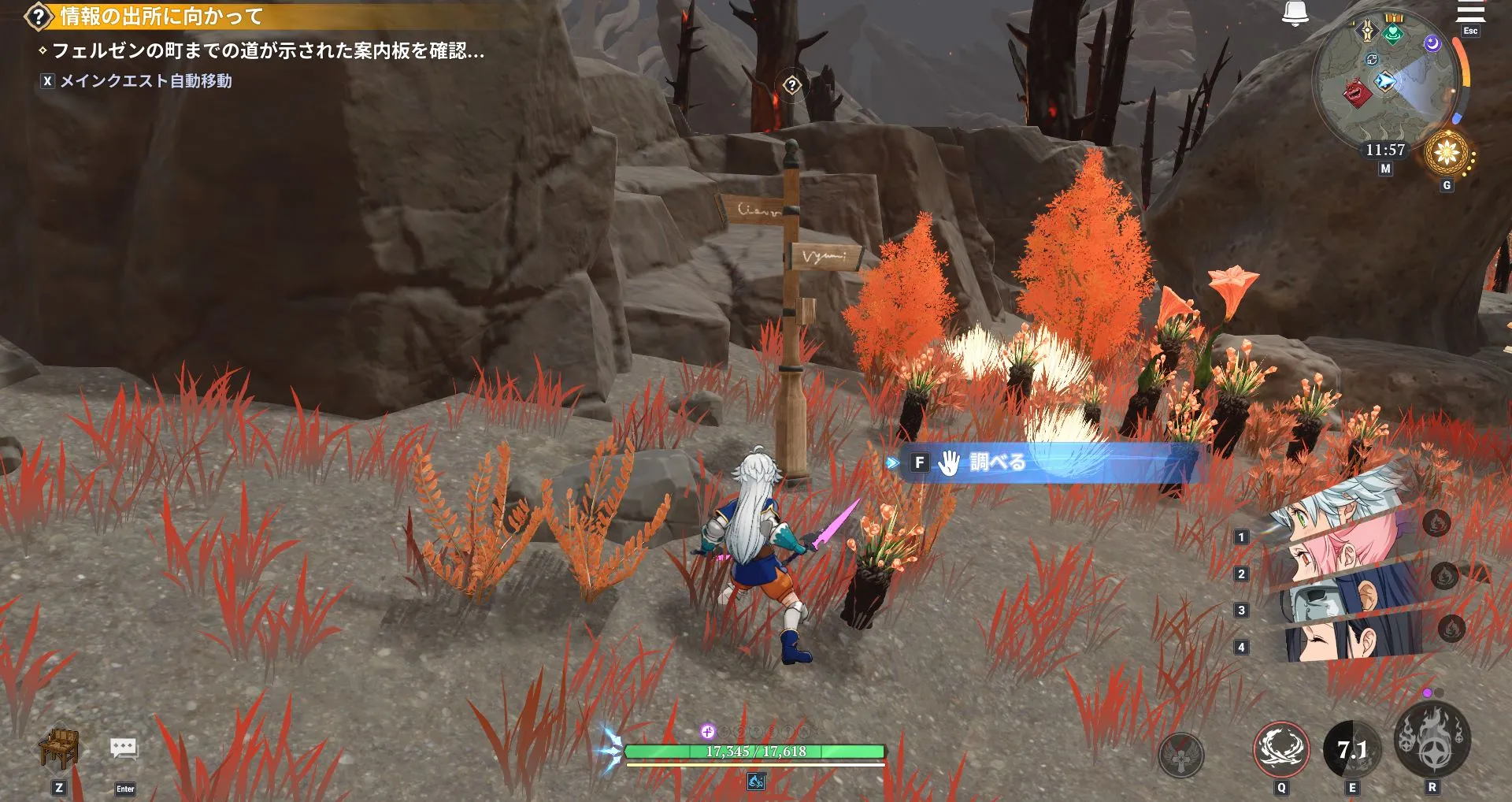Click the glowing G guild flower icon
Screen dimensions: 1512x802
point(1447,152)
